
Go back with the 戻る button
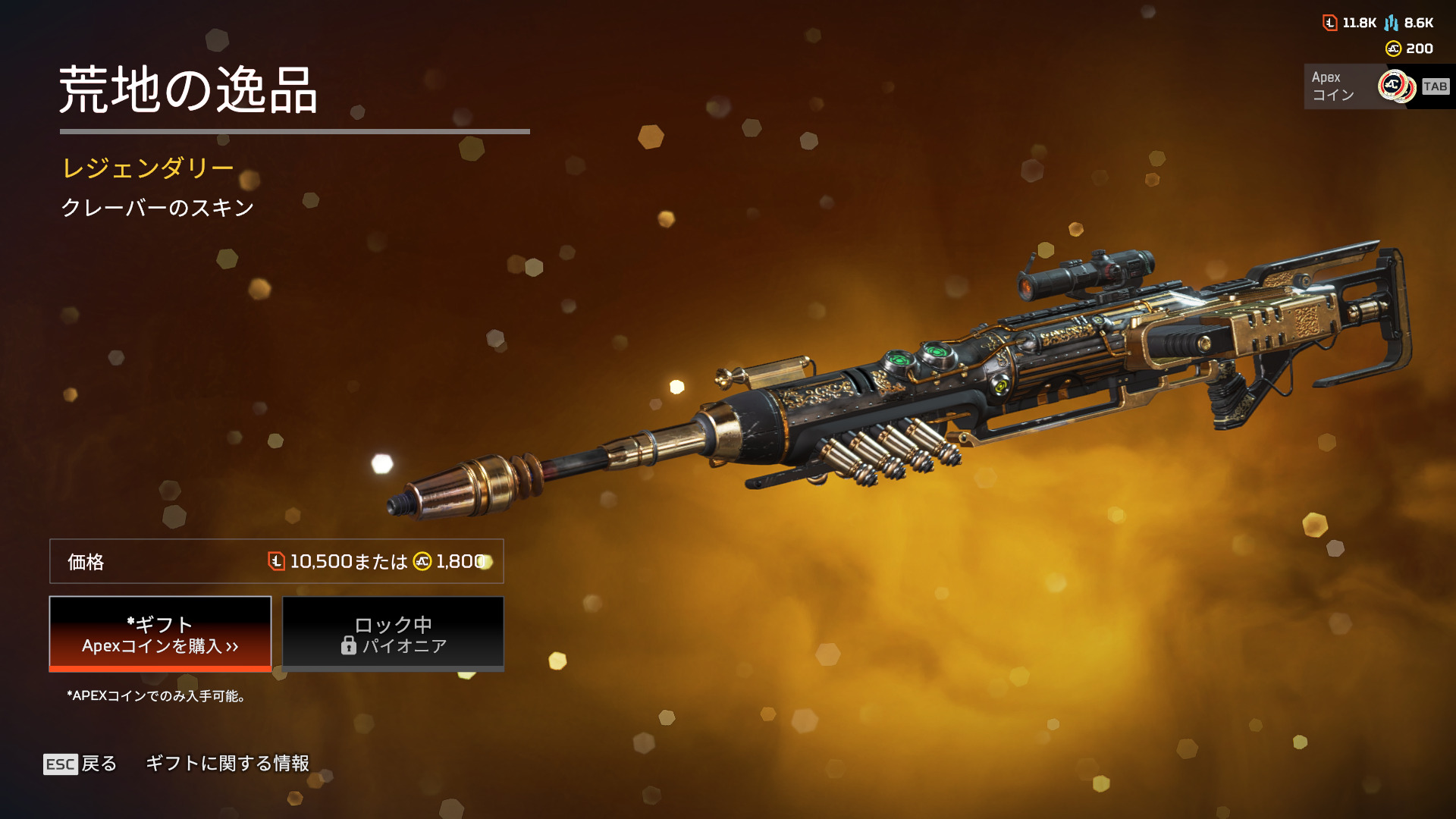click(x=80, y=764)
